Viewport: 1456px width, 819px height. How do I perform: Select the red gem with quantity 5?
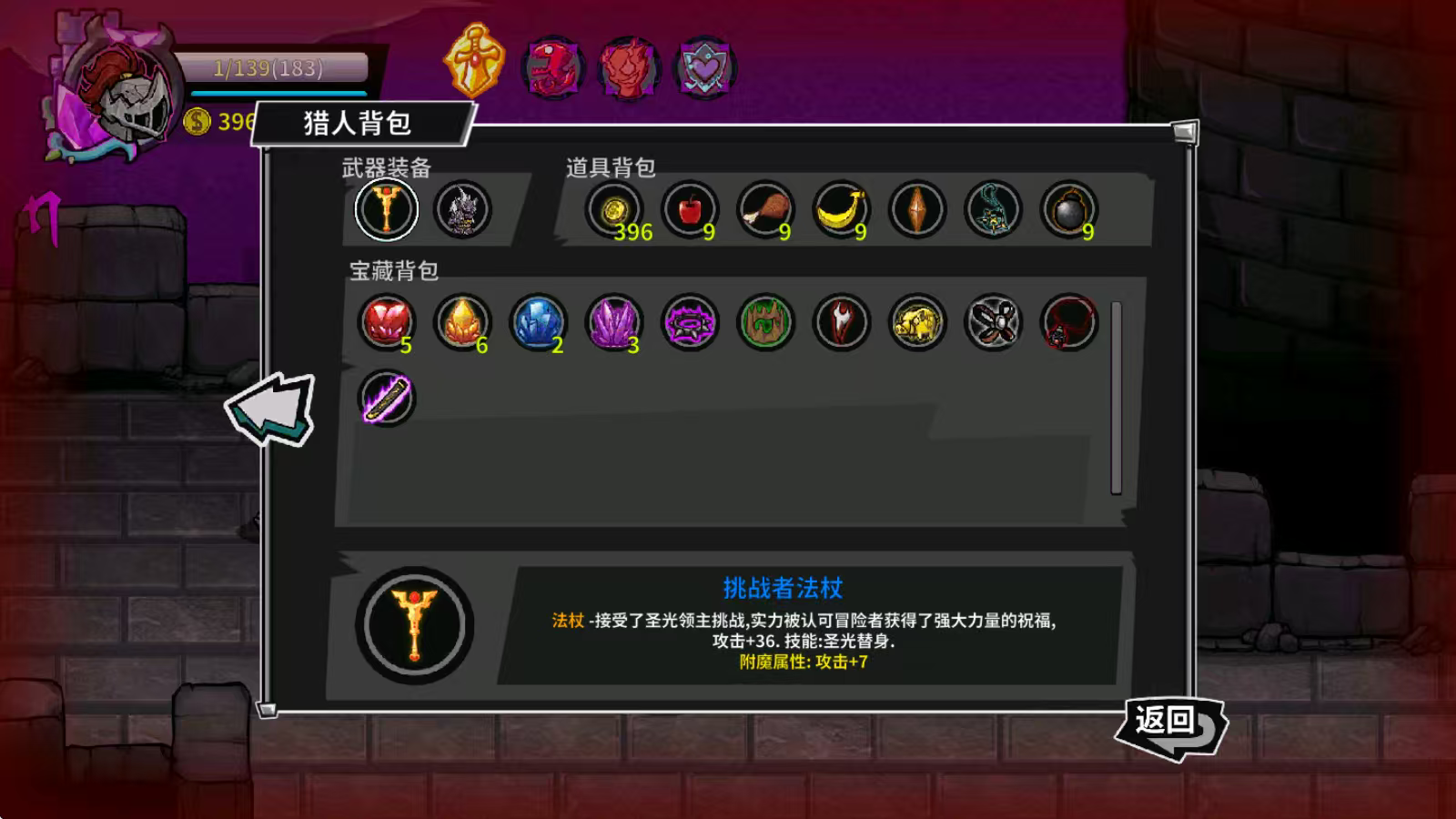389,322
